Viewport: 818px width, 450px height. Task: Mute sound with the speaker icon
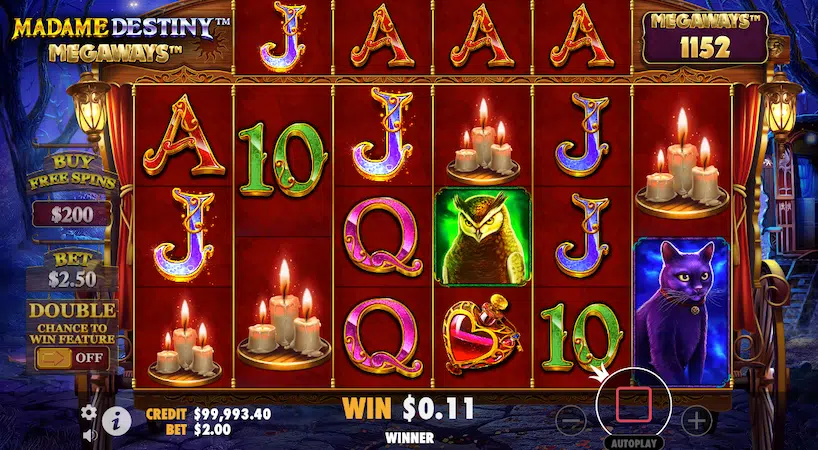89,435
